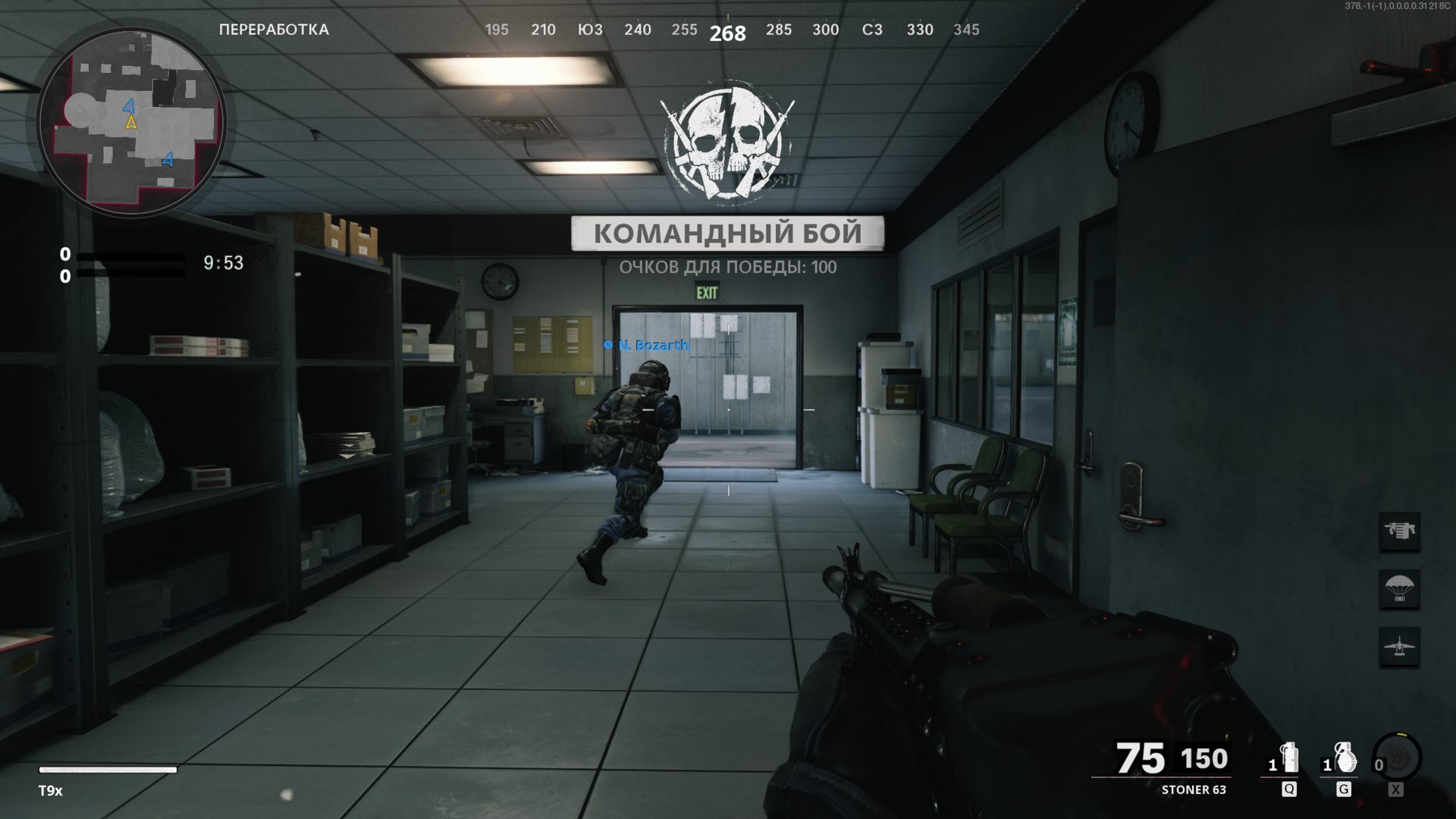The image size is (1456, 819).
Task: Activate the circular field upgrade icon
Action: pyautogui.click(x=1397, y=758)
